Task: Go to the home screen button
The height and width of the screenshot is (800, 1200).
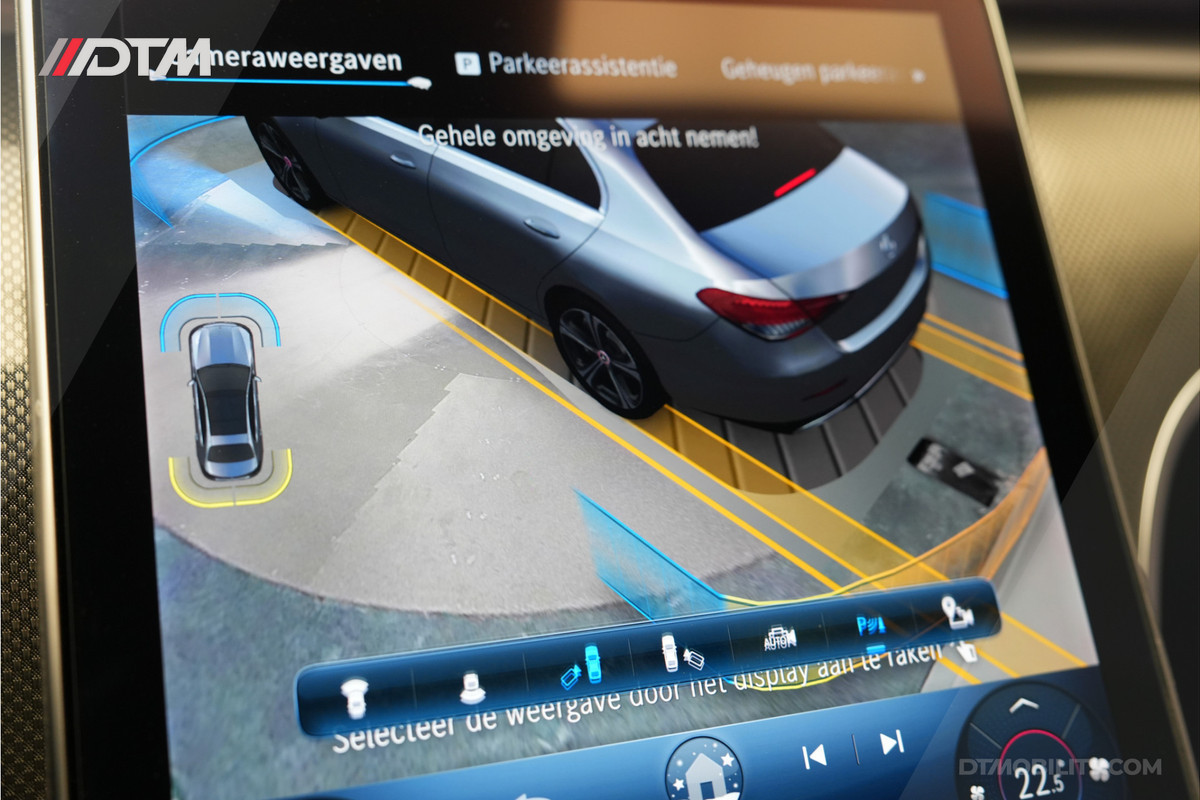Action: (703, 771)
